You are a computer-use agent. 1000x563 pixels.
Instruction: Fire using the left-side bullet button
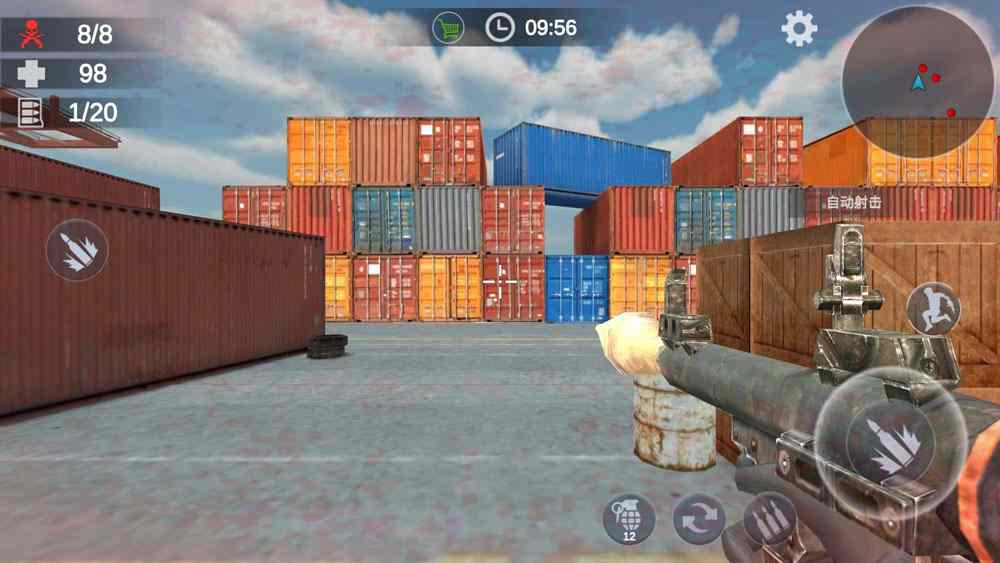(x=77, y=249)
